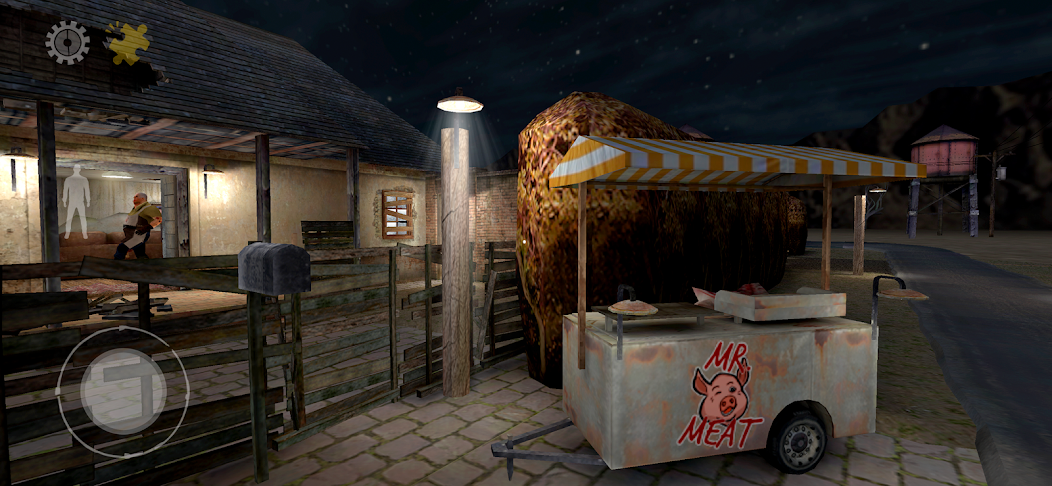Open the gear settings menu
1052x486 pixels.
(x=67, y=43)
